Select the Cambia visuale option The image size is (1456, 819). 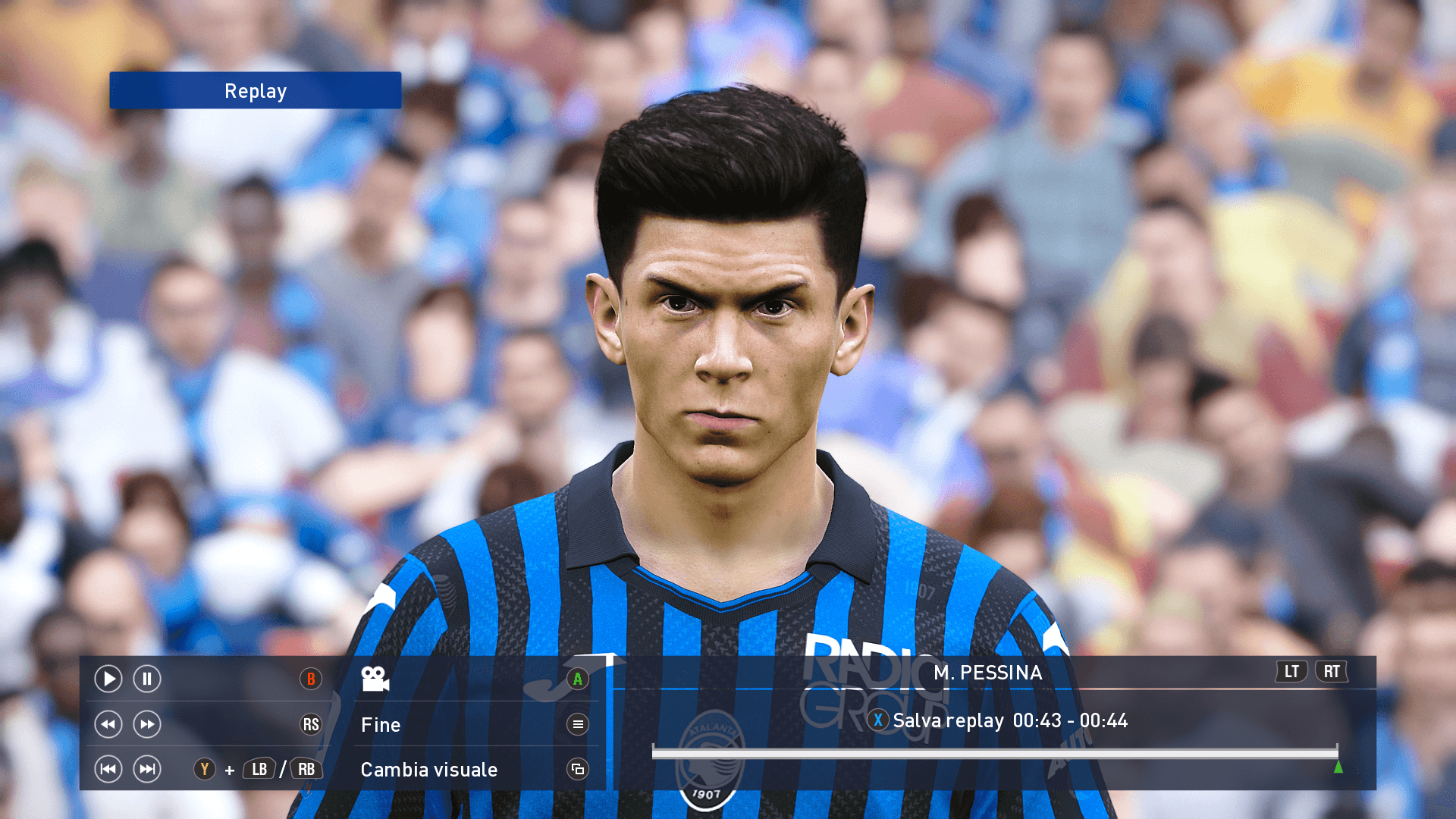(429, 770)
